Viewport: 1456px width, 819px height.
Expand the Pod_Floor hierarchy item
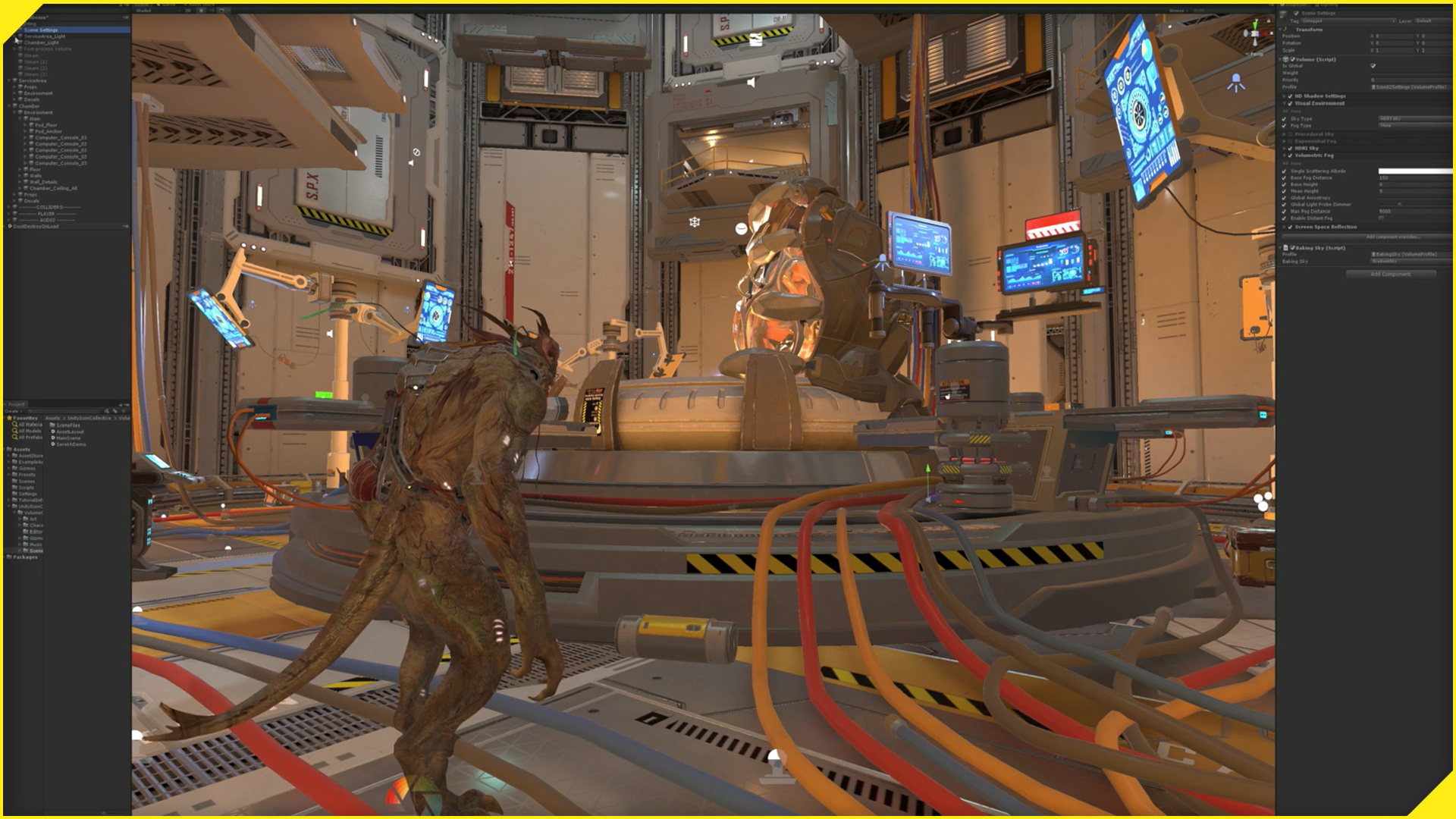(25, 124)
